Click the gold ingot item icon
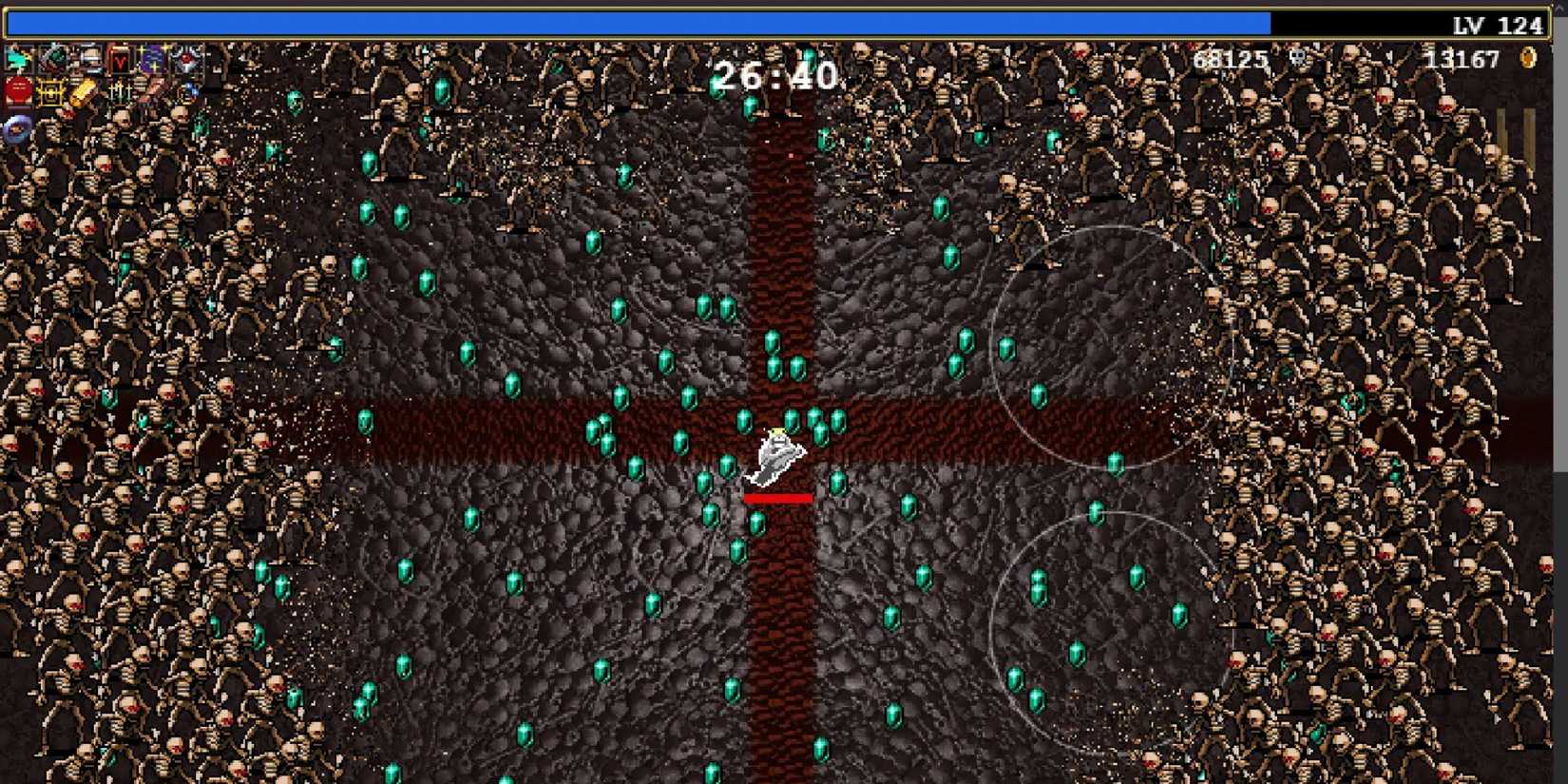This screenshot has height=784, width=1568. [83, 92]
